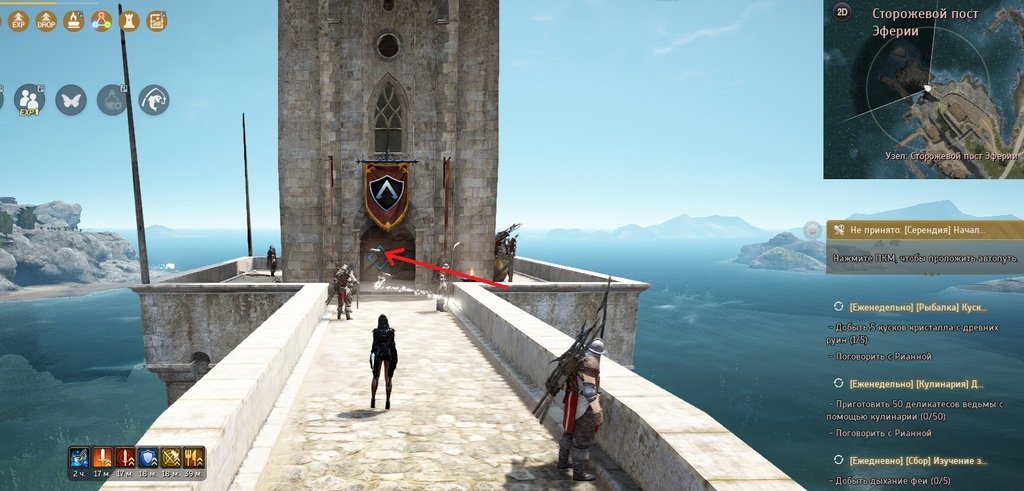Click the potion flask with gear icon
Image resolution: width=1024 pixels, height=491 pixels.
(x=112, y=99)
